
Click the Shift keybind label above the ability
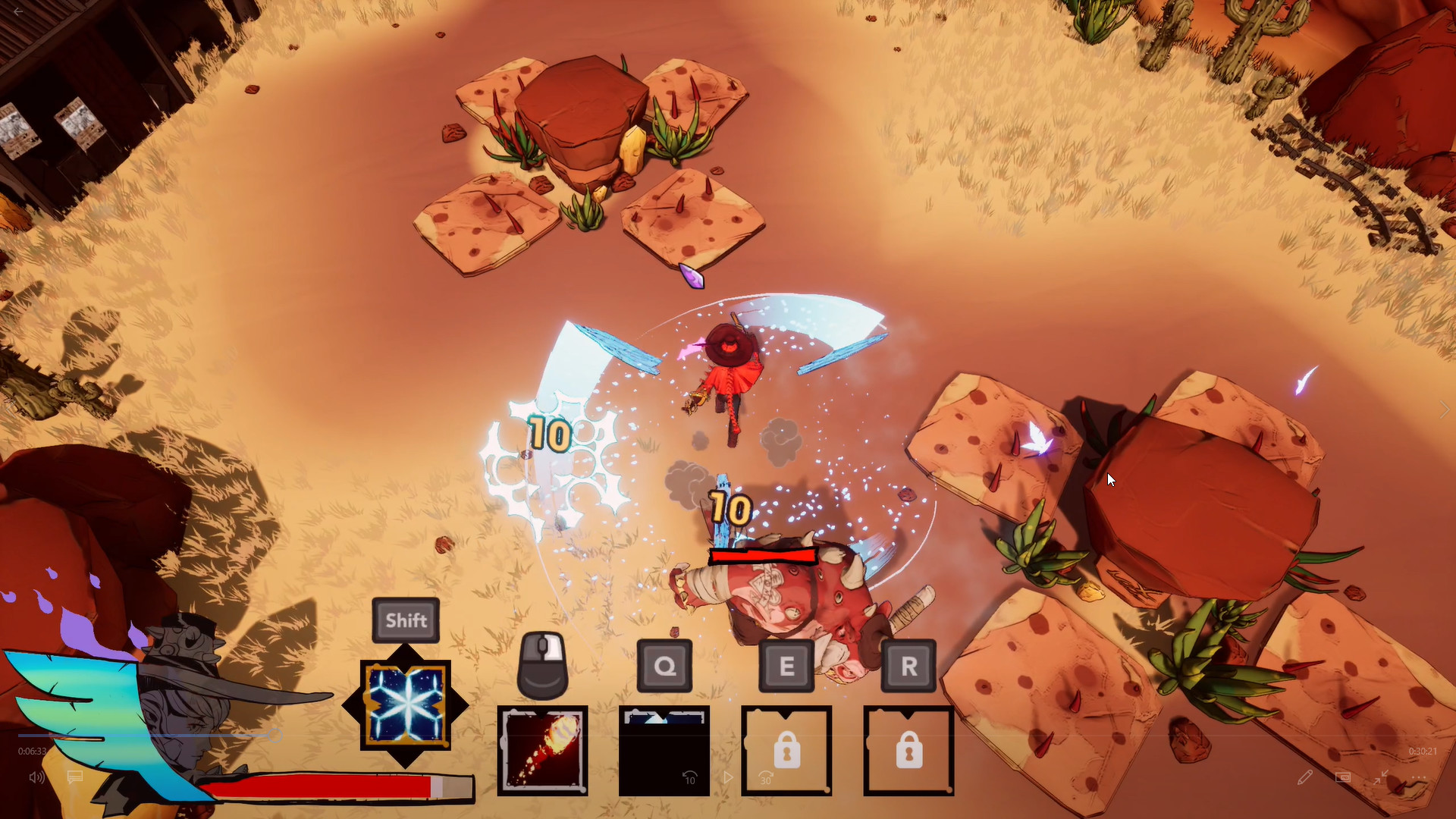pyautogui.click(x=405, y=620)
